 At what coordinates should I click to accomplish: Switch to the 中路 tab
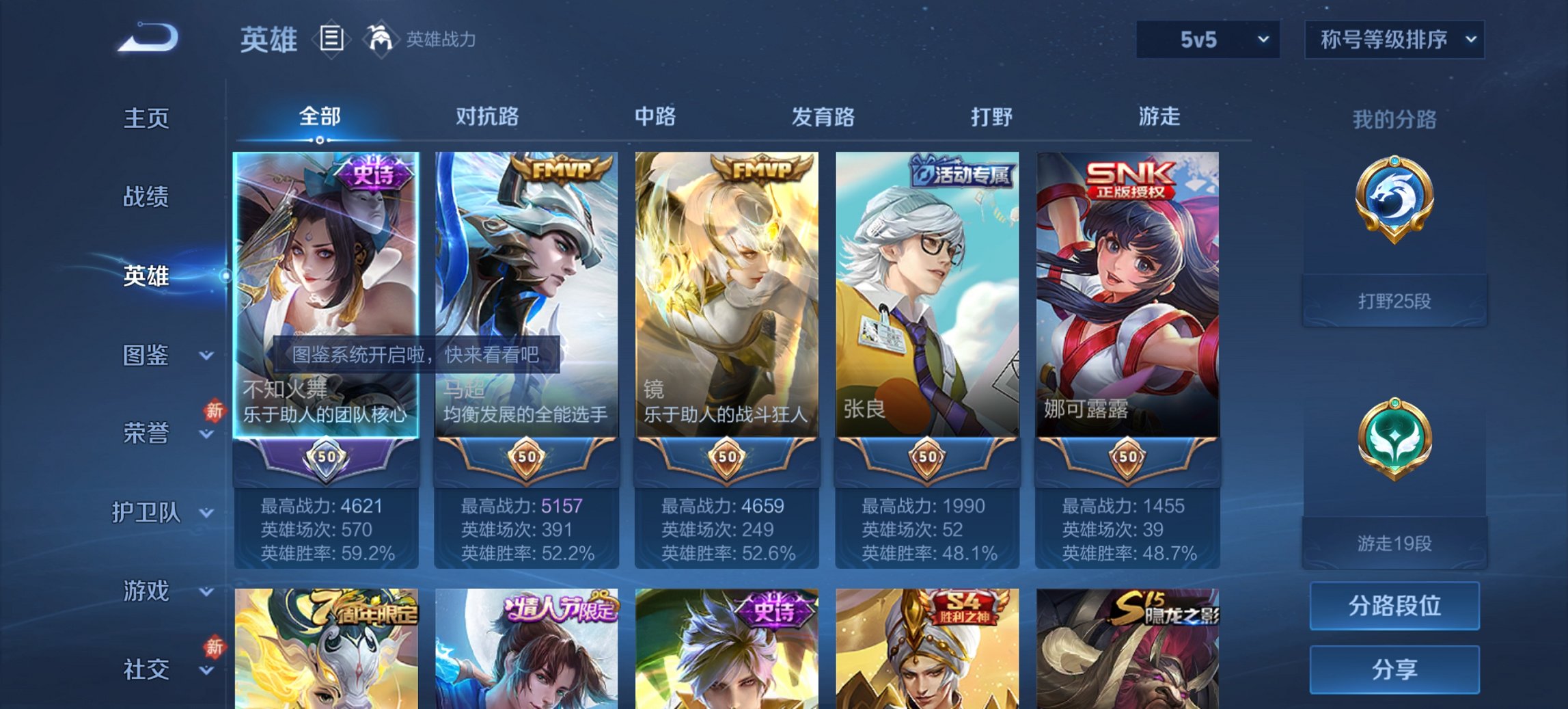pyautogui.click(x=654, y=117)
